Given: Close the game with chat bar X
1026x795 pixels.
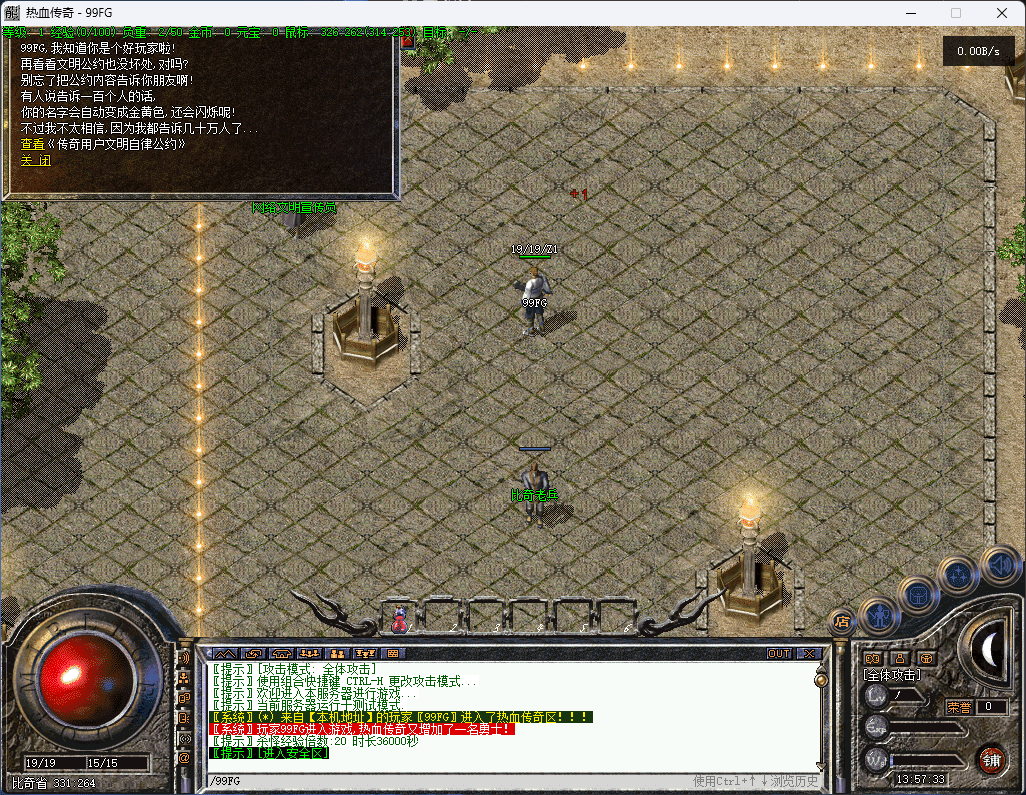Looking at the screenshot, I should pyautogui.click(x=809, y=654).
